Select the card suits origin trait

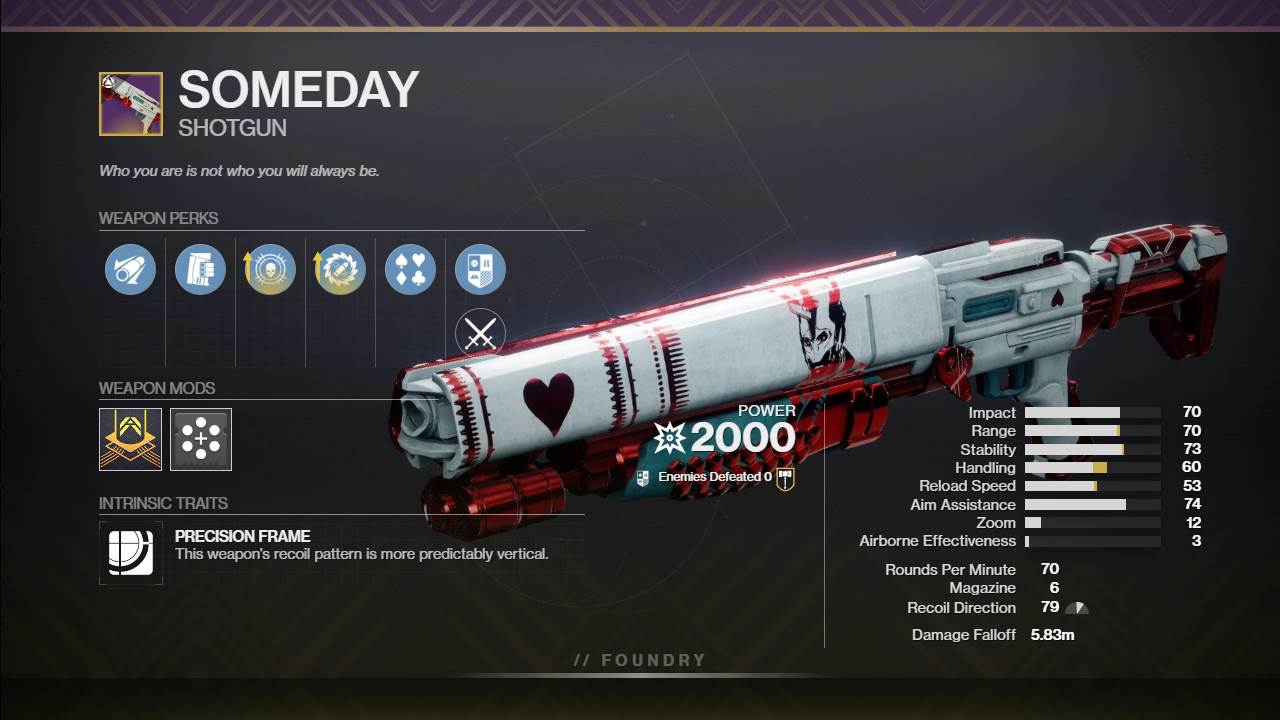(x=410, y=270)
